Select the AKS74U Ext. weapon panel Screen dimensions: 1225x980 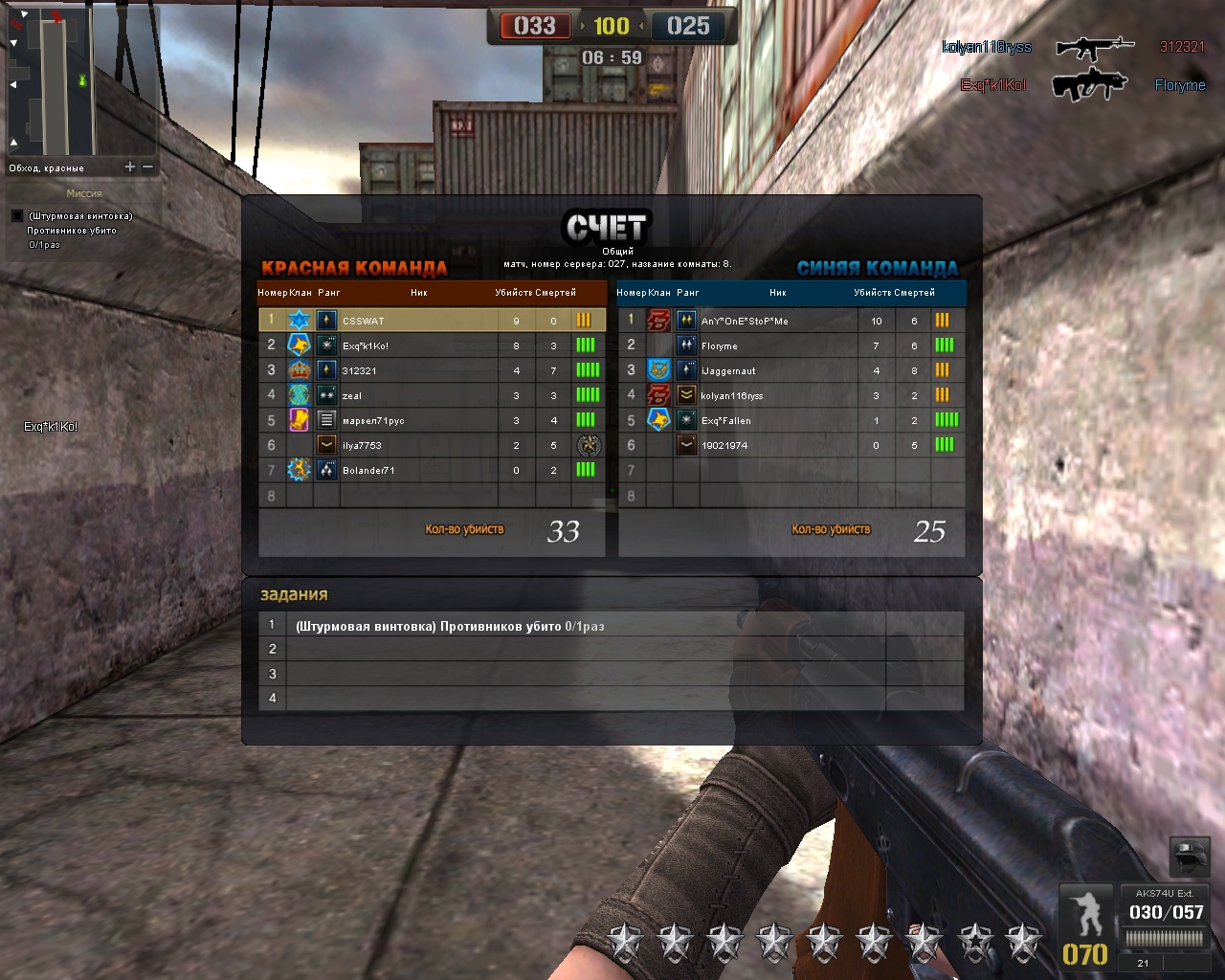(x=1165, y=924)
